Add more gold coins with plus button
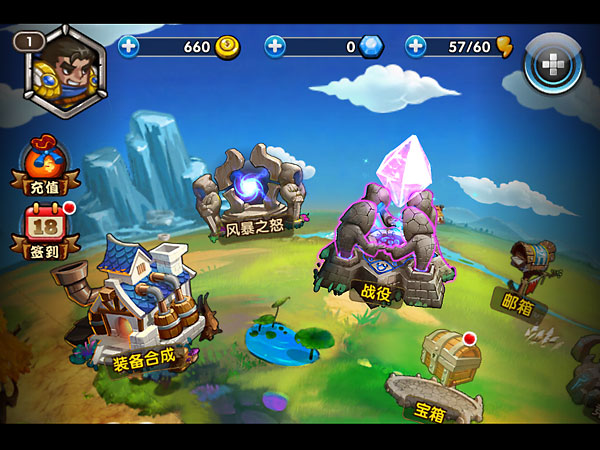Screen dimensions: 600x450 coord(129,46)
